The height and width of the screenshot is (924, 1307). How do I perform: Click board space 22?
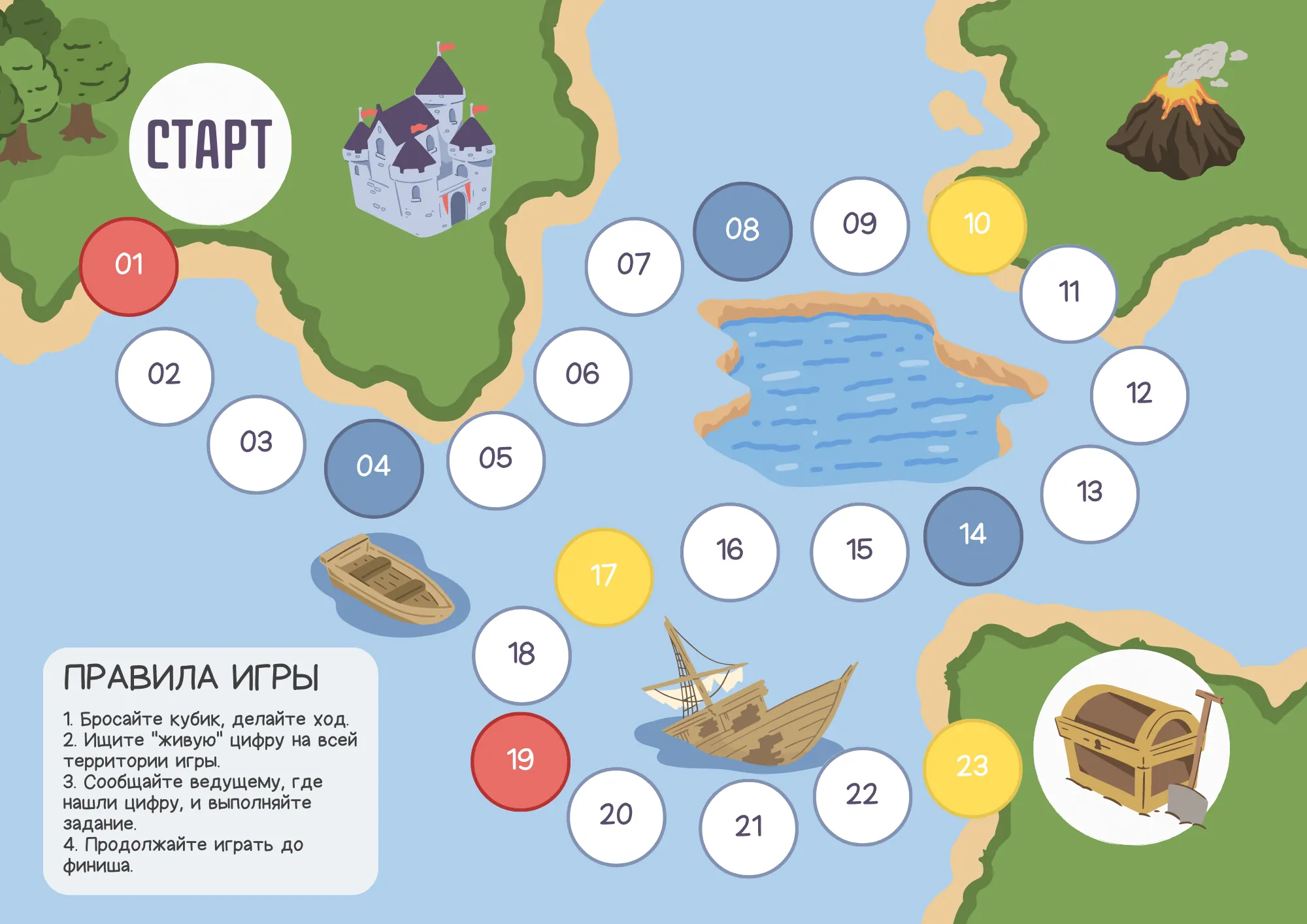coord(862,796)
